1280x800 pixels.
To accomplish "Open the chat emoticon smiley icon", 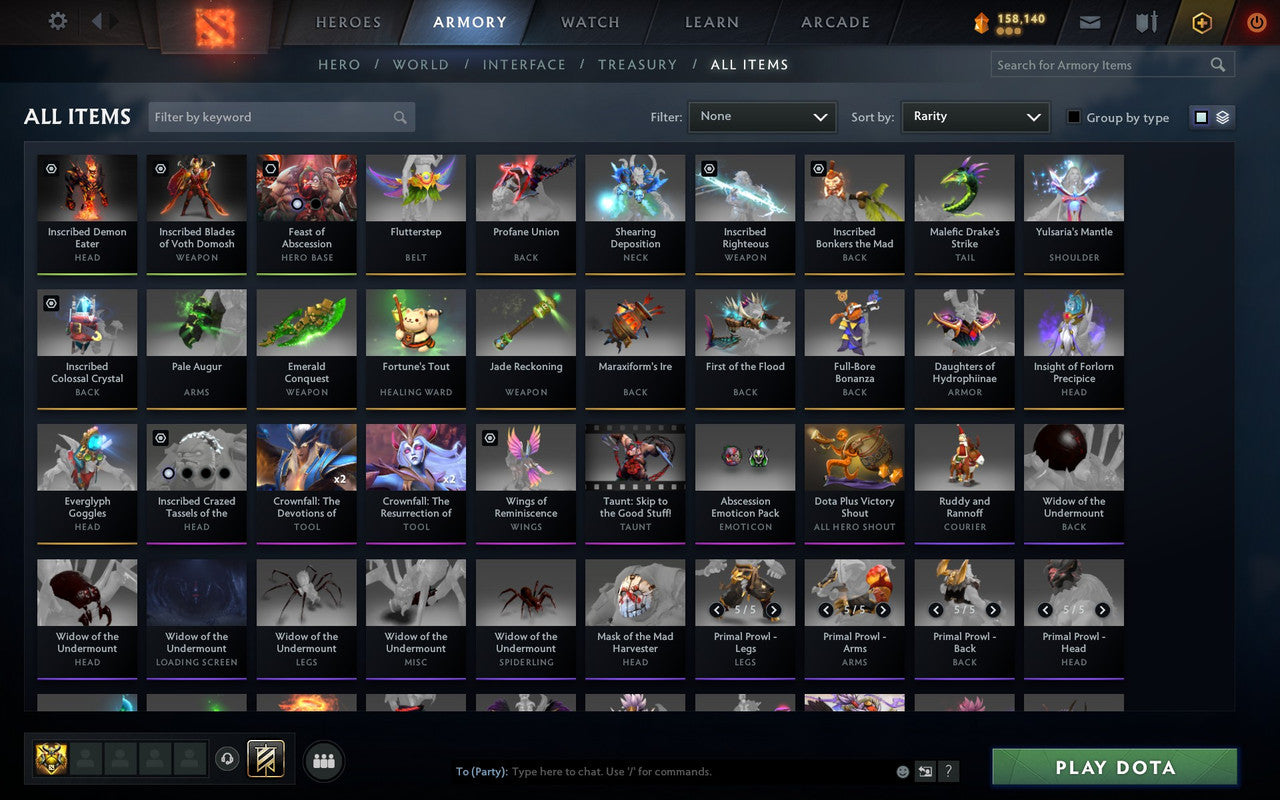I will pos(901,771).
